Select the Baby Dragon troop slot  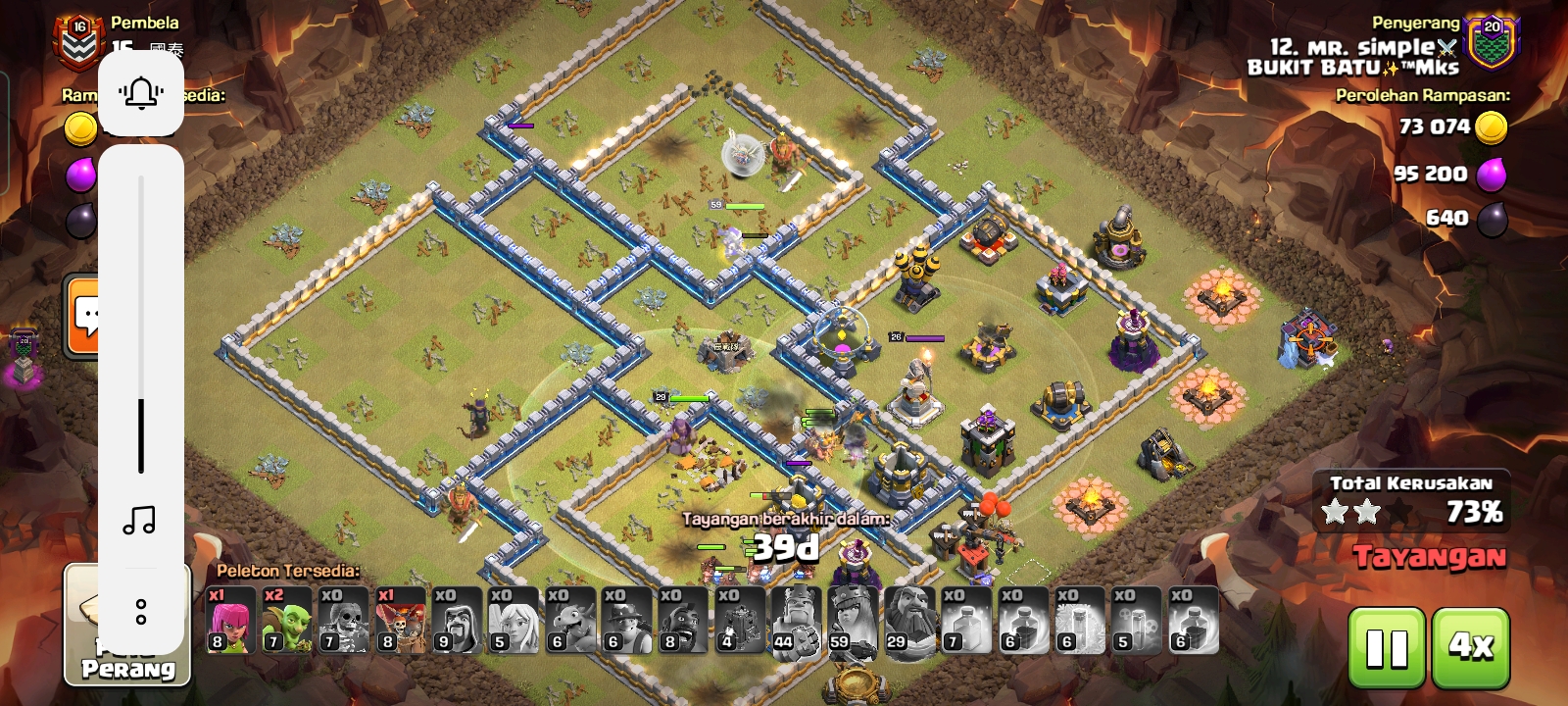(569, 620)
